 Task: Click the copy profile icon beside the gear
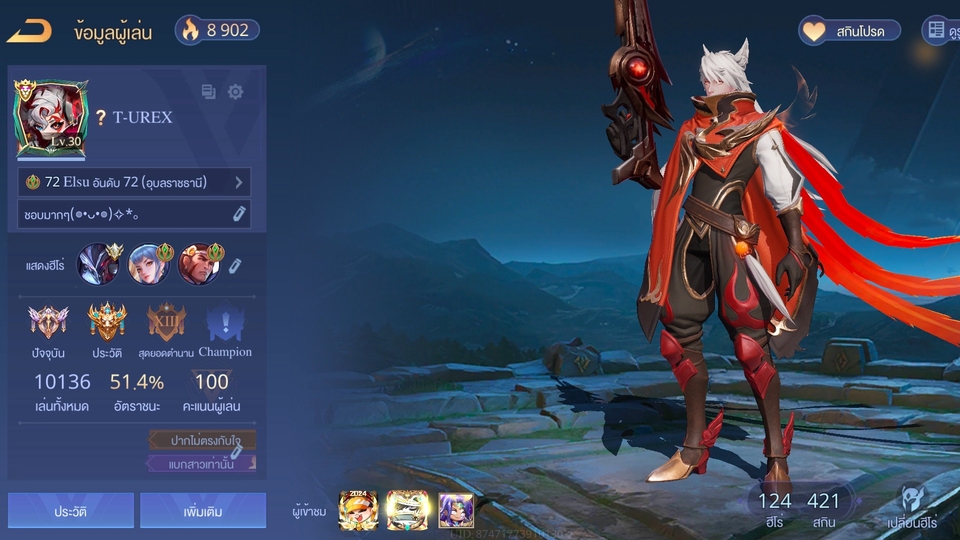(x=208, y=92)
